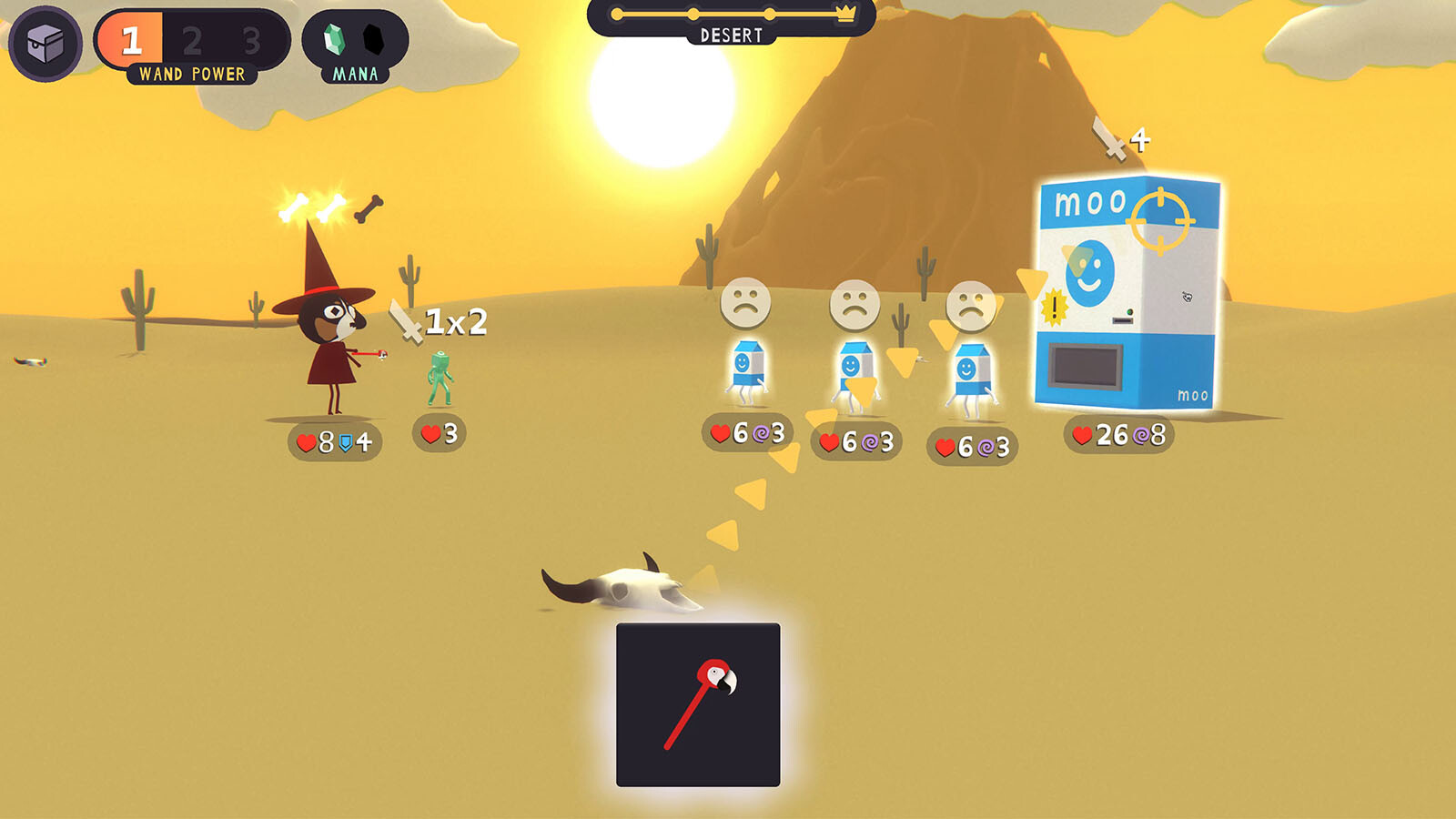Target the moo vending machine enemy

1127,293
